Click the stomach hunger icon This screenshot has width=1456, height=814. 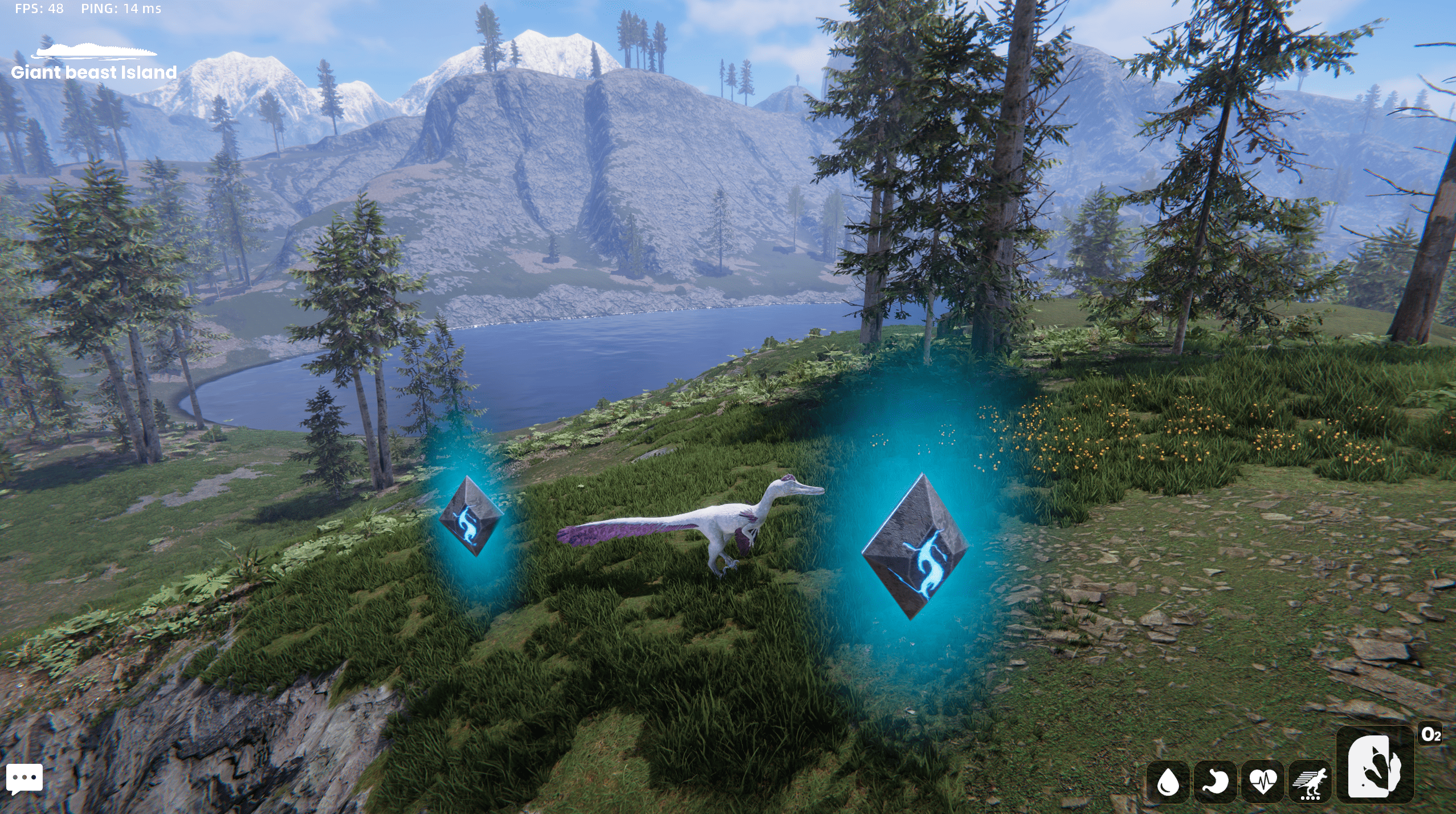[x=1215, y=782]
